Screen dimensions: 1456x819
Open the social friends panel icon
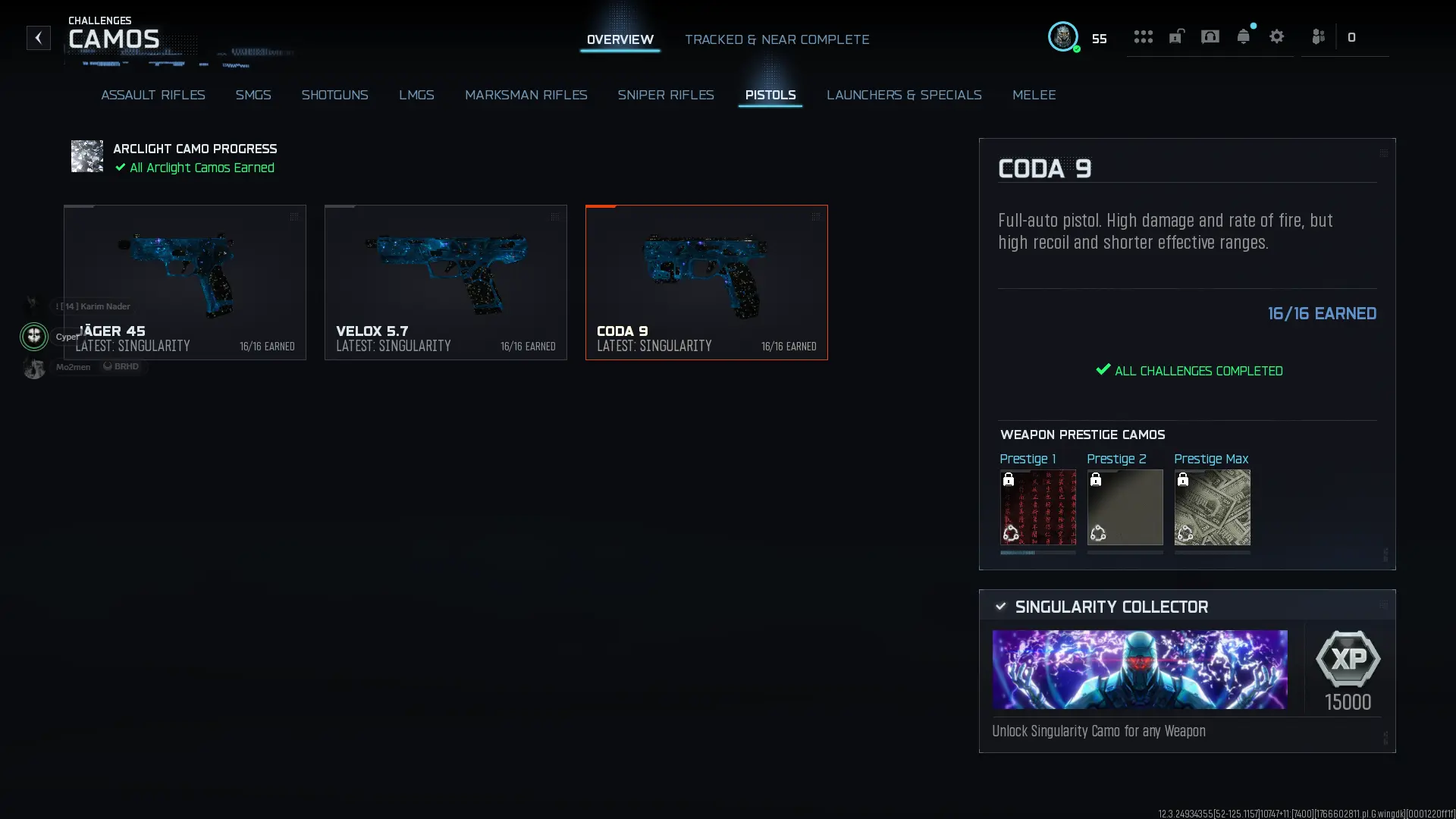[x=1318, y=36]
